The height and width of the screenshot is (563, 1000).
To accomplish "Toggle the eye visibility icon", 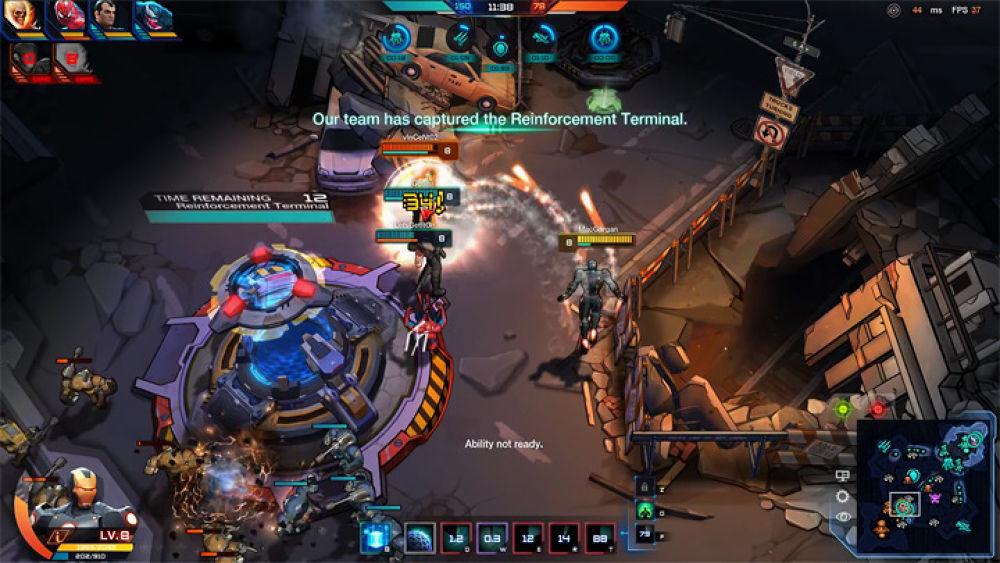I will click(x=843, y=516).
